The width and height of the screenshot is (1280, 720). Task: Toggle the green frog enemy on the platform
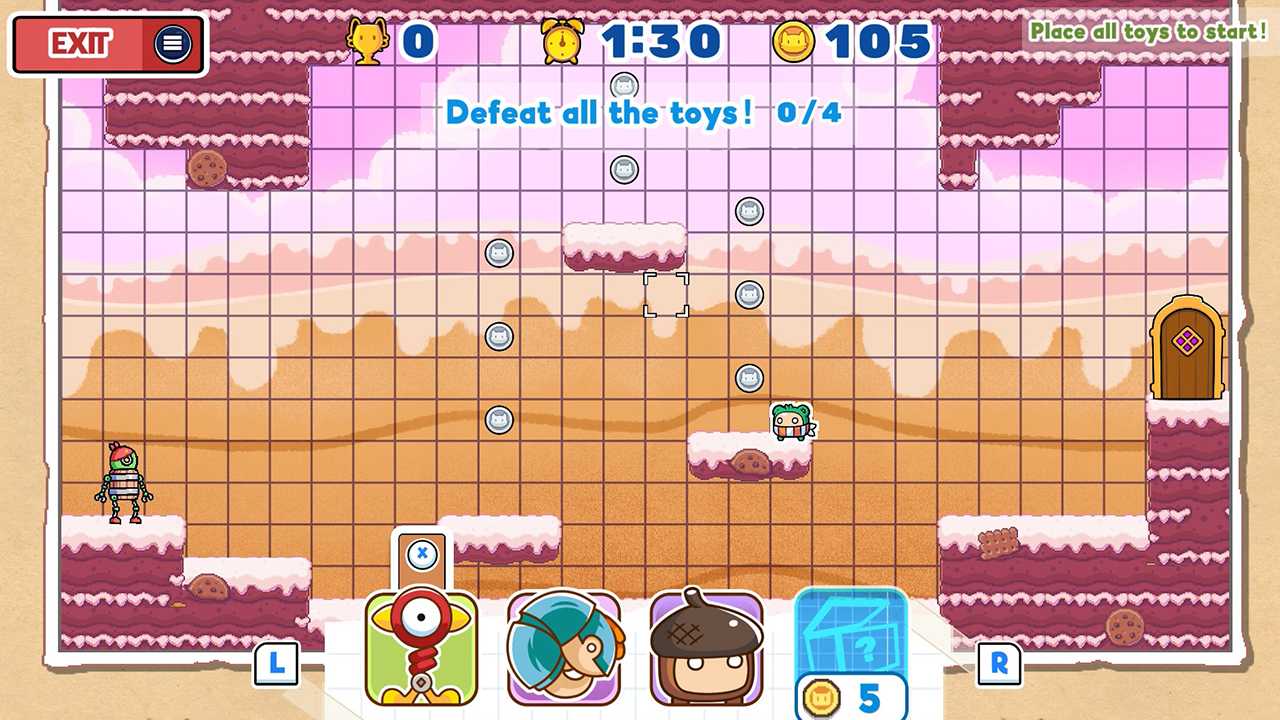coord(791,420)
